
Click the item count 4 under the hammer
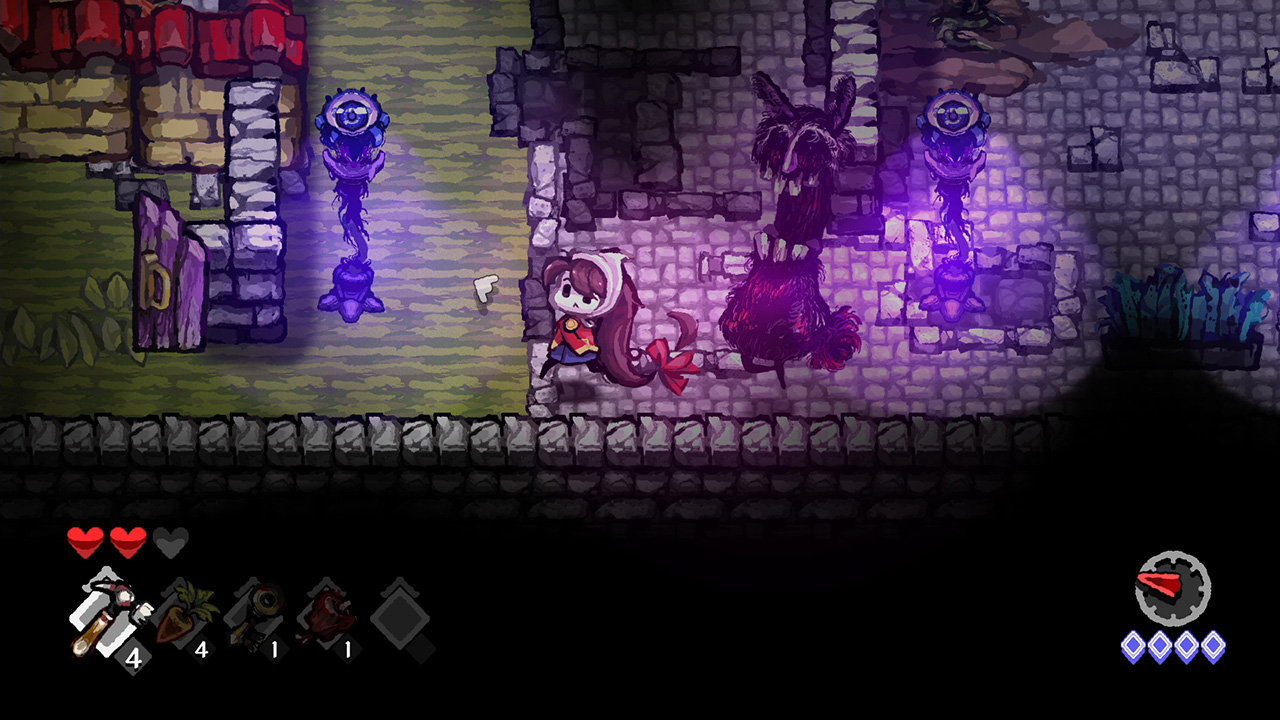131,656
